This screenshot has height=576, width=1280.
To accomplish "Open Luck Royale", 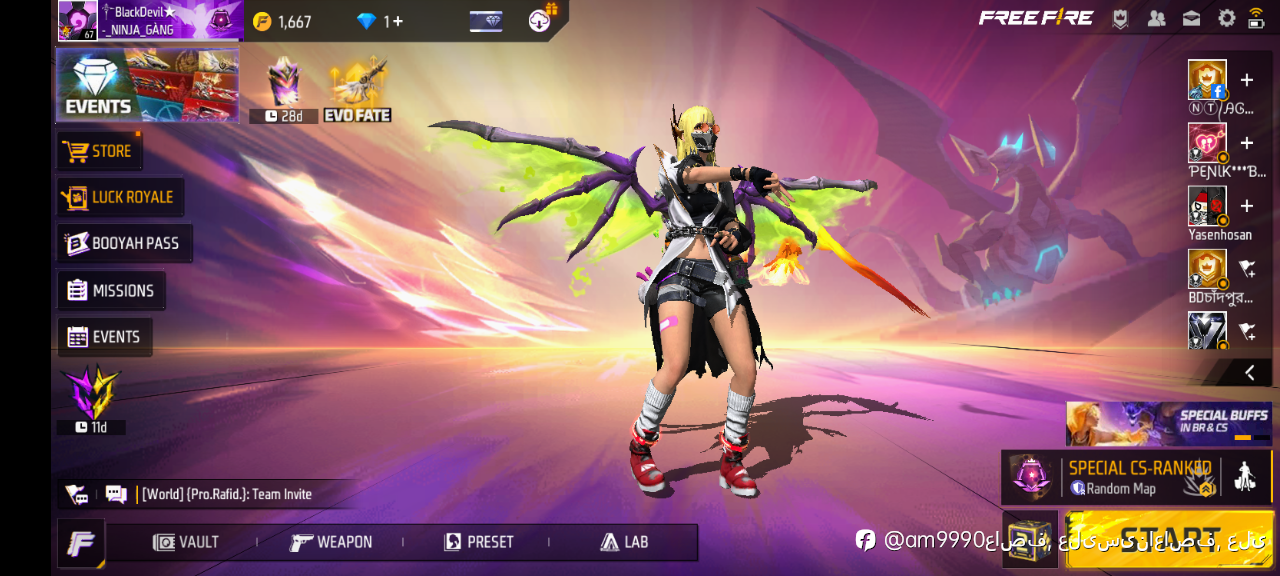I will pyautogui.click(x=121, y=197).
